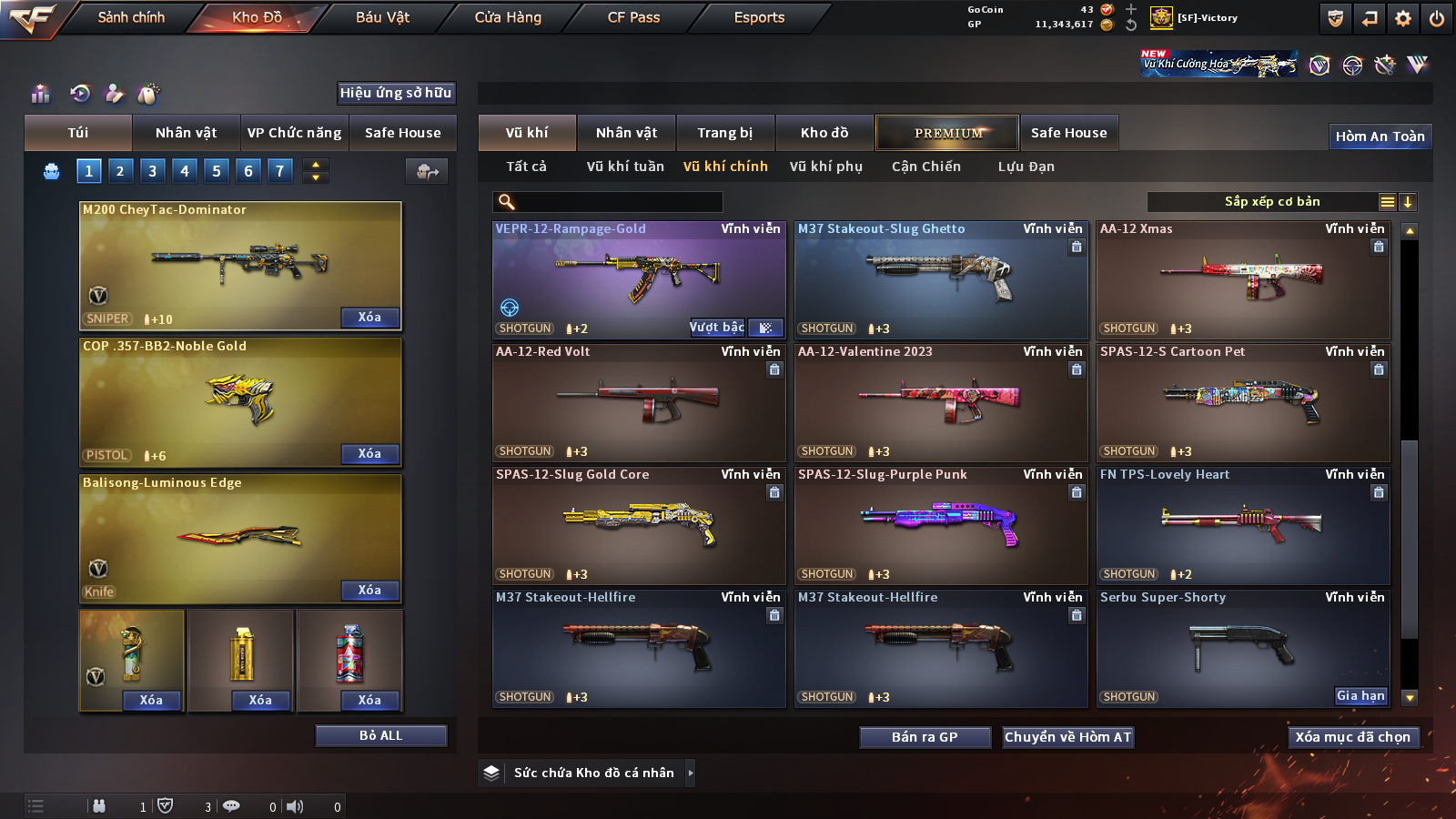Viewport: 1456px width, 819px height.
Task: Select the AA-12 Xmas shotgun
Action: (1243, 280)
